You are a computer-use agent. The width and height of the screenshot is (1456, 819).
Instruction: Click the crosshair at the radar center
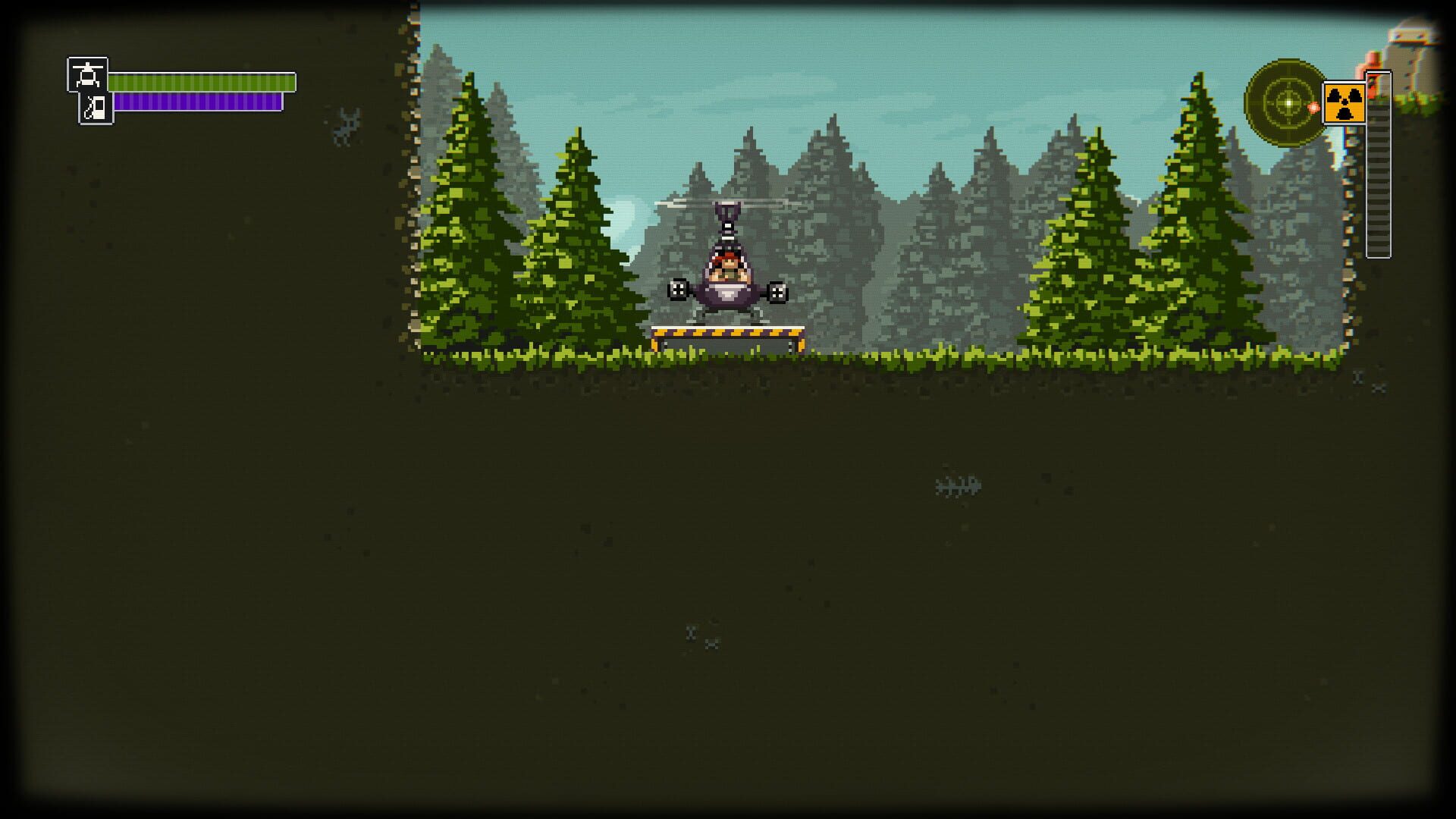click(x=1289, y=102)
